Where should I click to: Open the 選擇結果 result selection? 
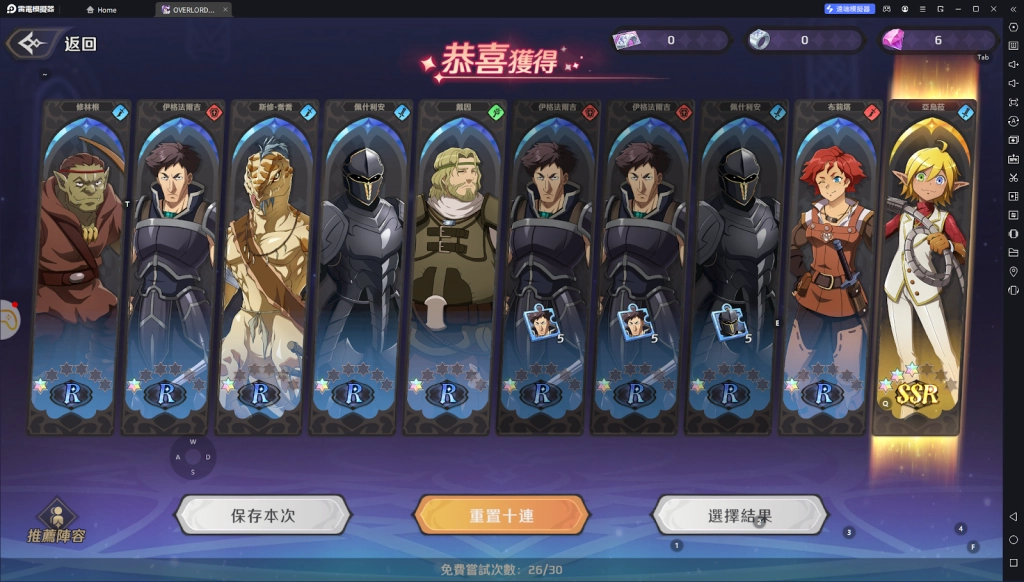pos(739,516)
